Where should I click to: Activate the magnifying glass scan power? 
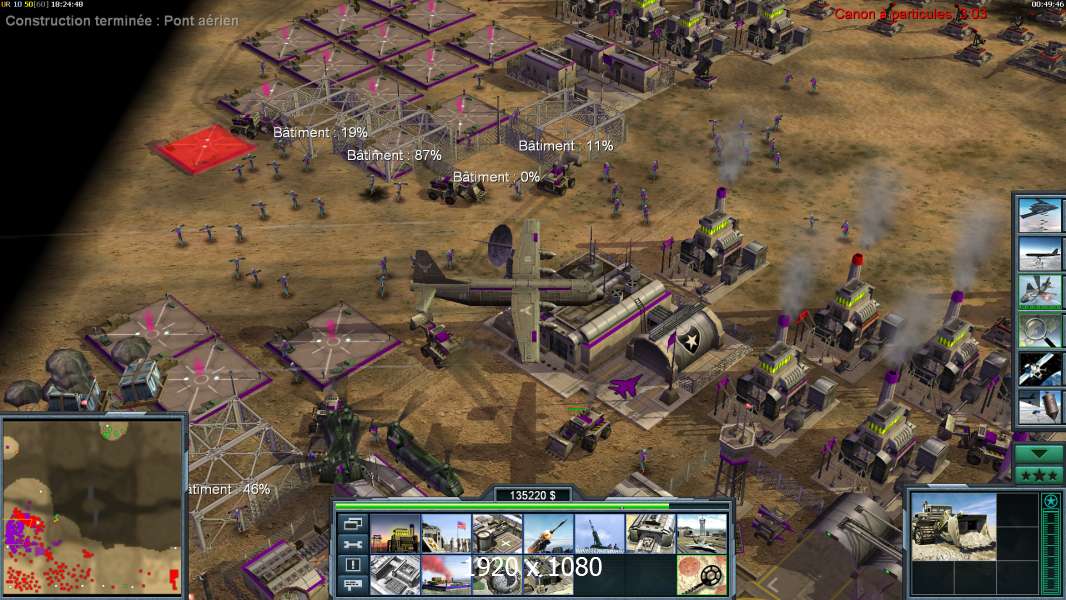(x=1040, y=329)
